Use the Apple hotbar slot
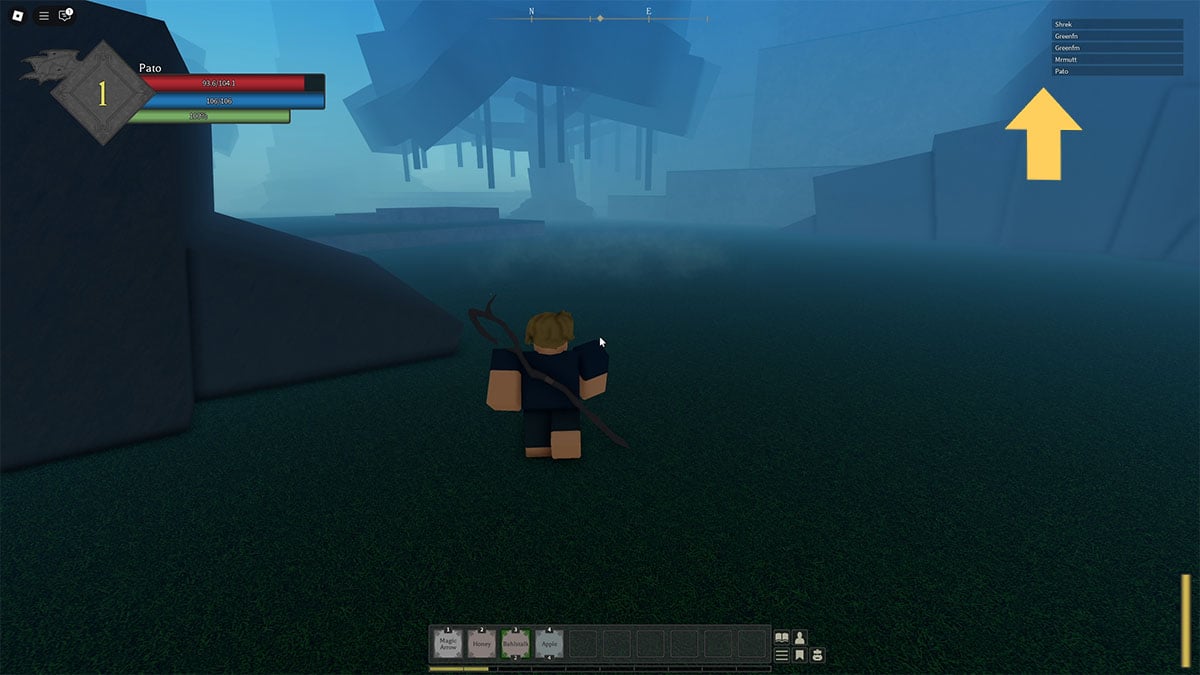Image resolution: width=1200 pixels, height=675 pixels. click(x=549, y=643)
